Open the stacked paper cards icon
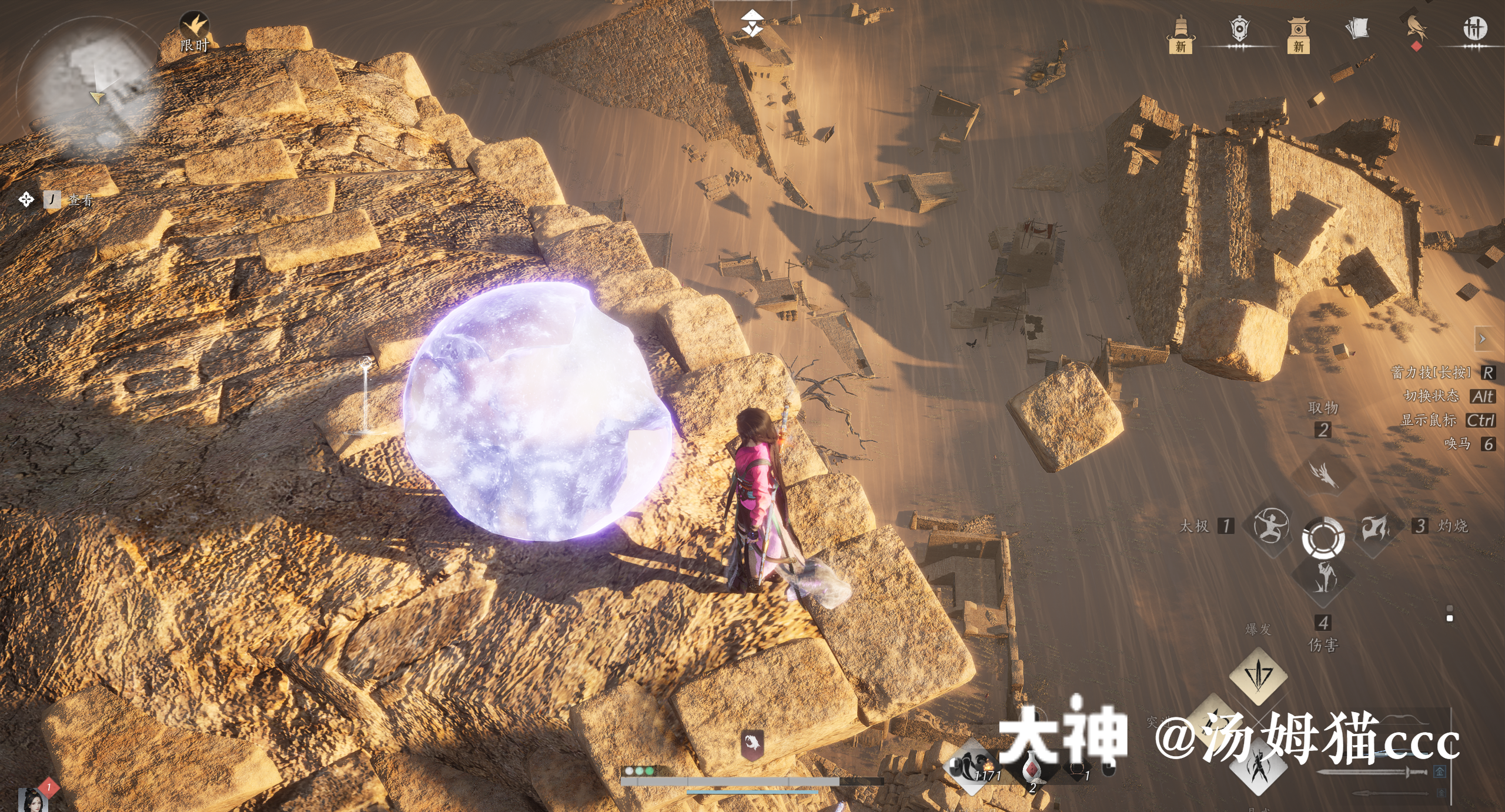 pyautogui.click(x=1357, y=28)
